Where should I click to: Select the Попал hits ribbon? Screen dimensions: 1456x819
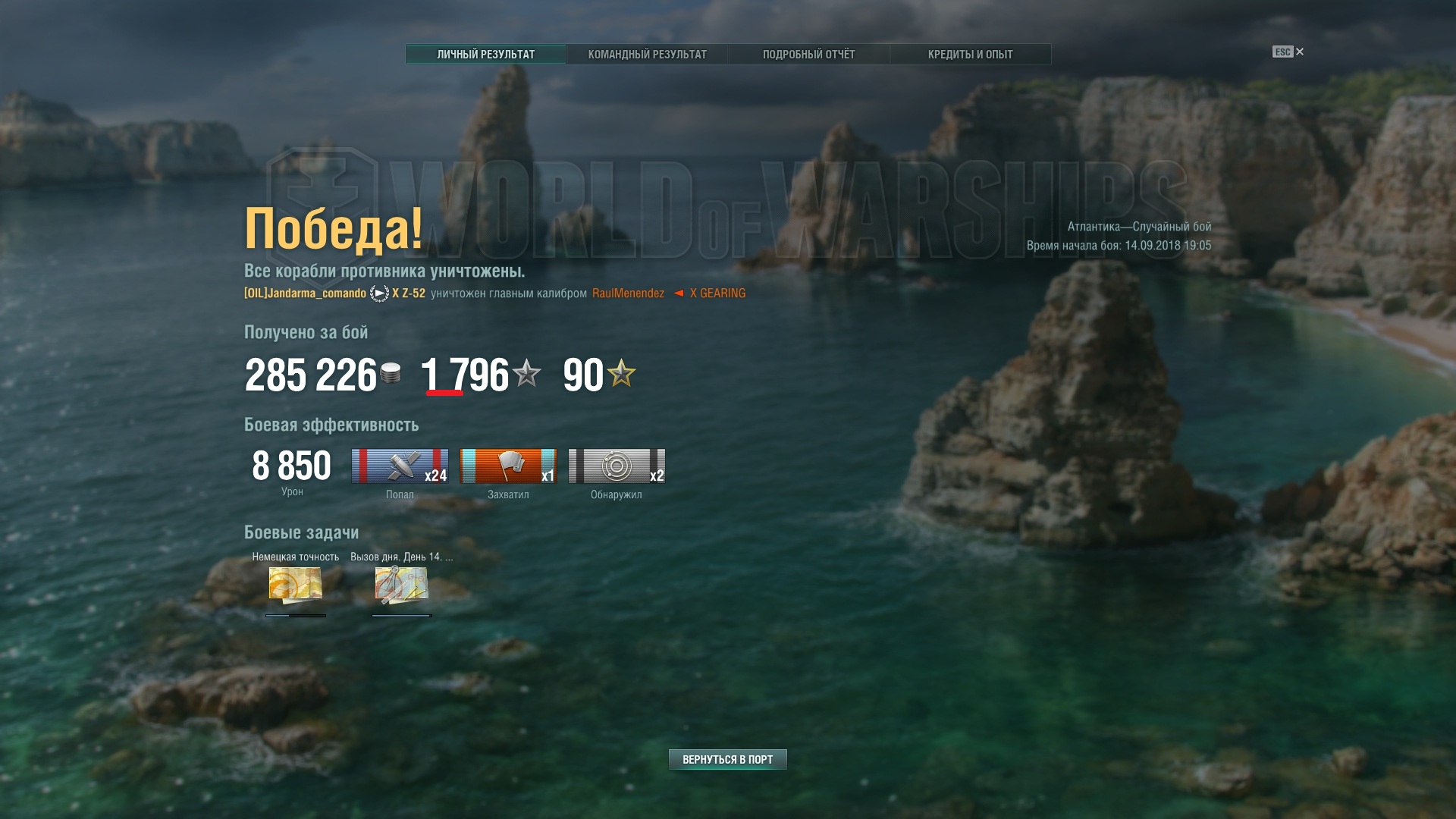400,466
